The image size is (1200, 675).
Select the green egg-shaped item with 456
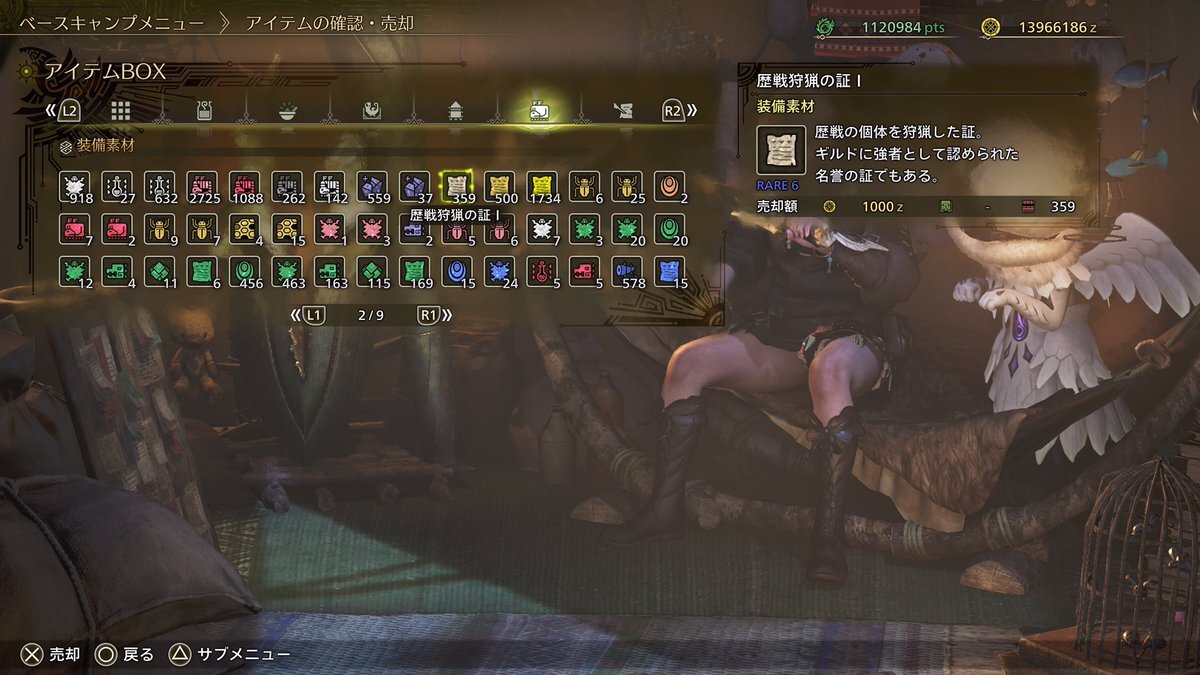pos(244,271)
